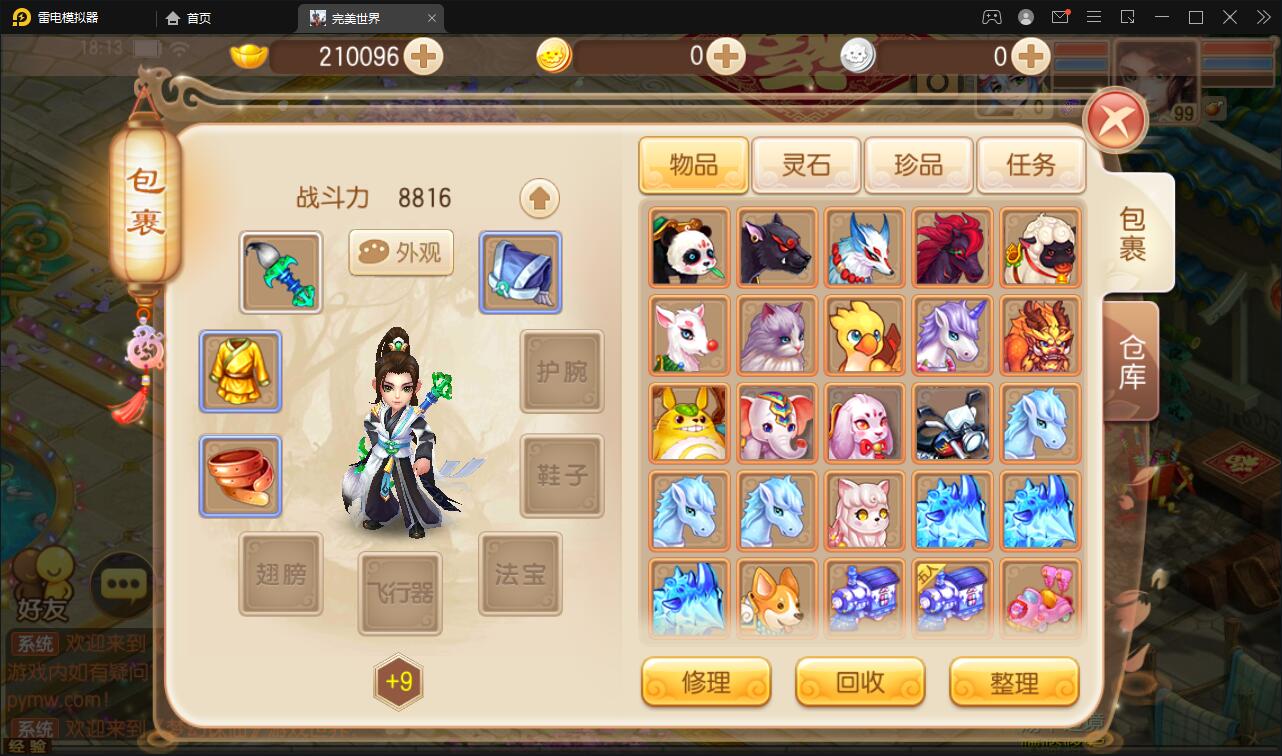Click the upgrade arrow above the character

539,198
